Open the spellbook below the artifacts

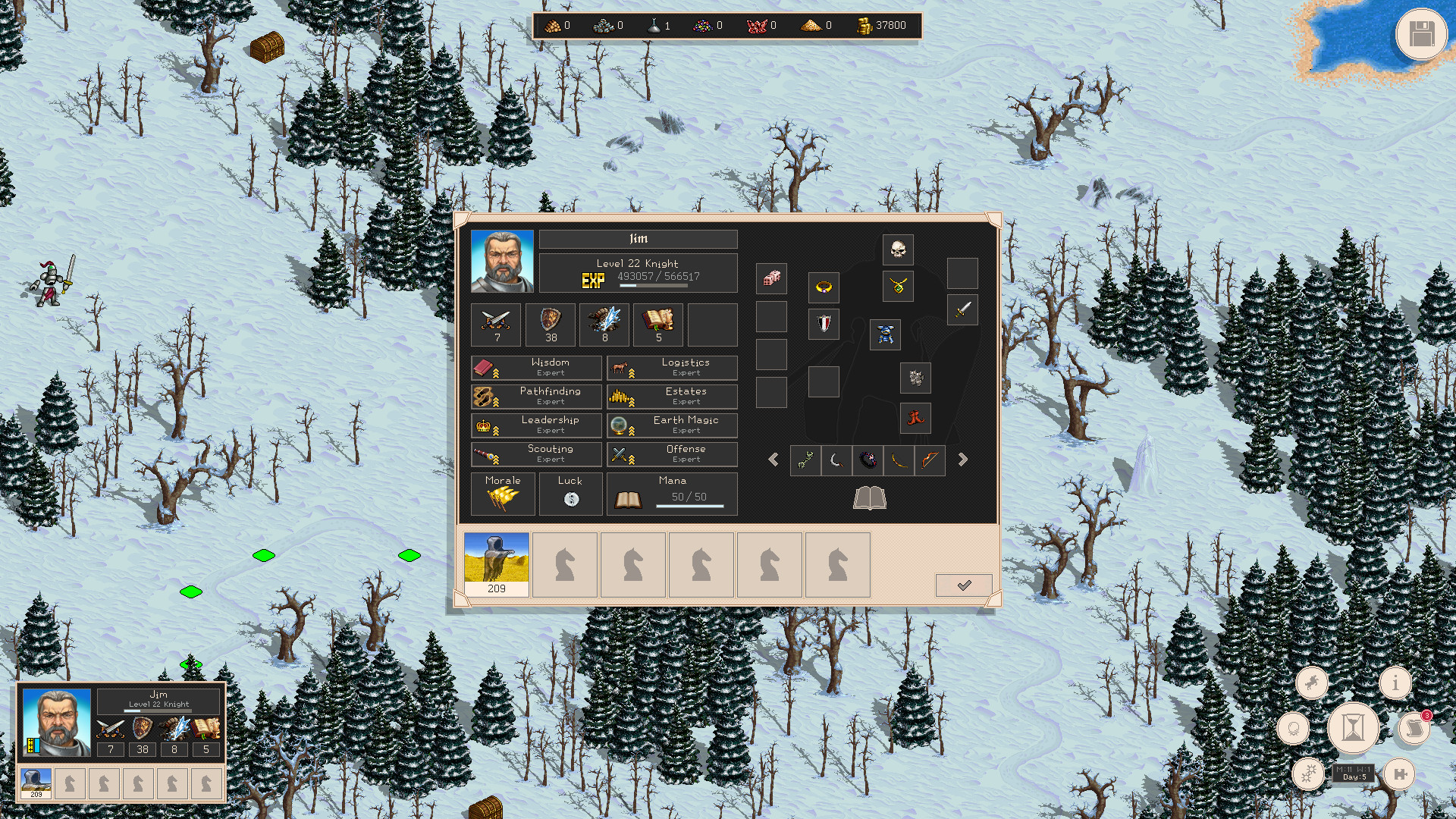point(870,498)
